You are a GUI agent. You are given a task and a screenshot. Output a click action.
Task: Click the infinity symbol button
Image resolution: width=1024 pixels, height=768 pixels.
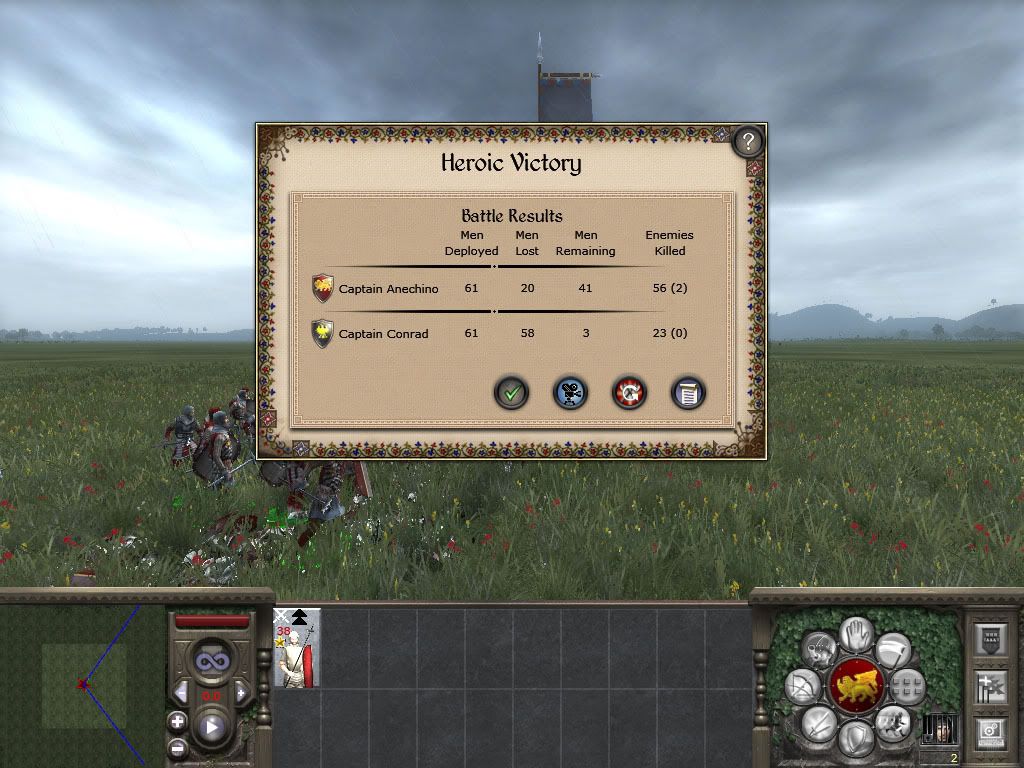pyautogui.click(x=211, y=661)
